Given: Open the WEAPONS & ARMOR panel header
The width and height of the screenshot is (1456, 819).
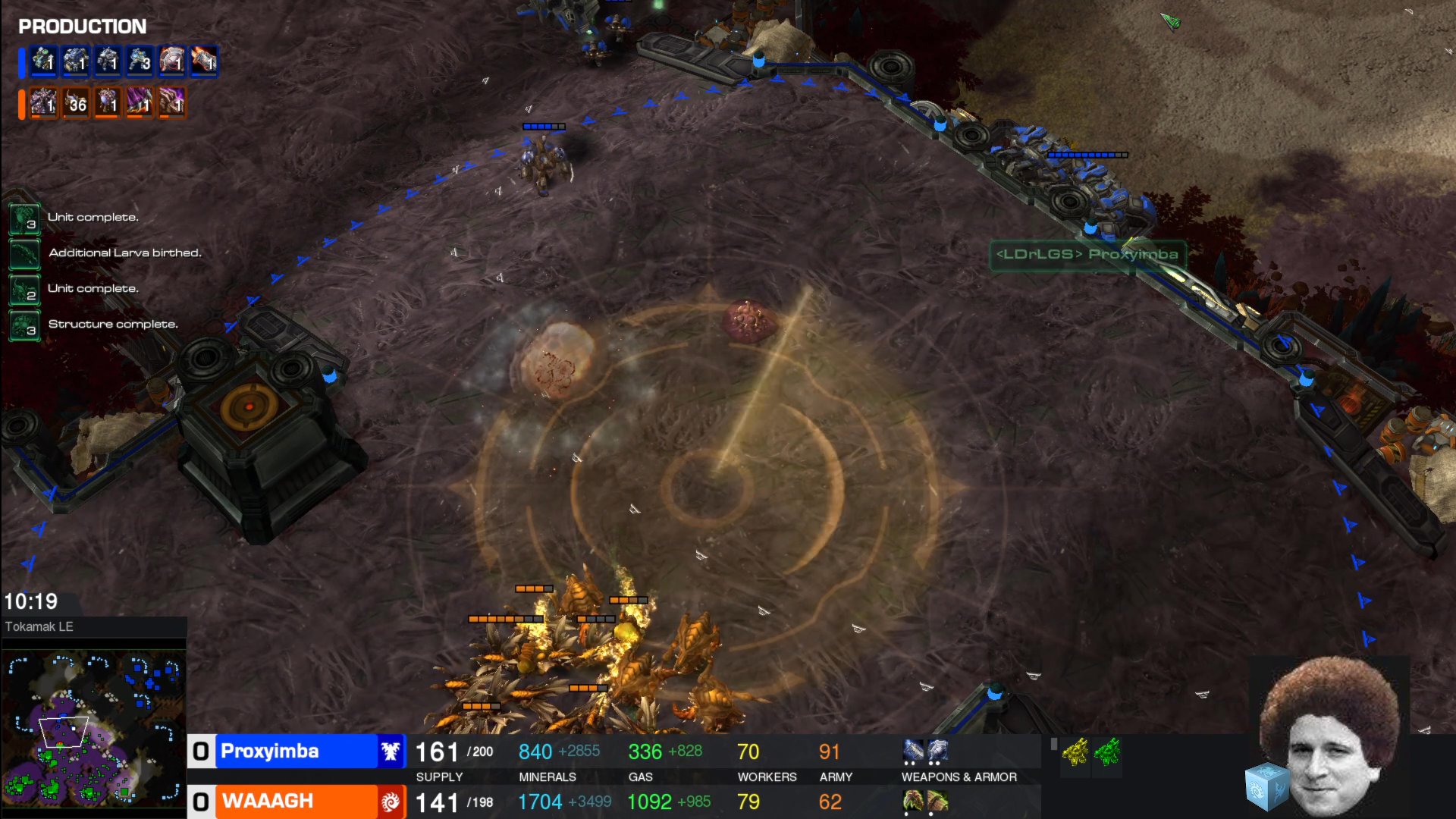Looking at the screenshot, I should click(x=959, y=777).
